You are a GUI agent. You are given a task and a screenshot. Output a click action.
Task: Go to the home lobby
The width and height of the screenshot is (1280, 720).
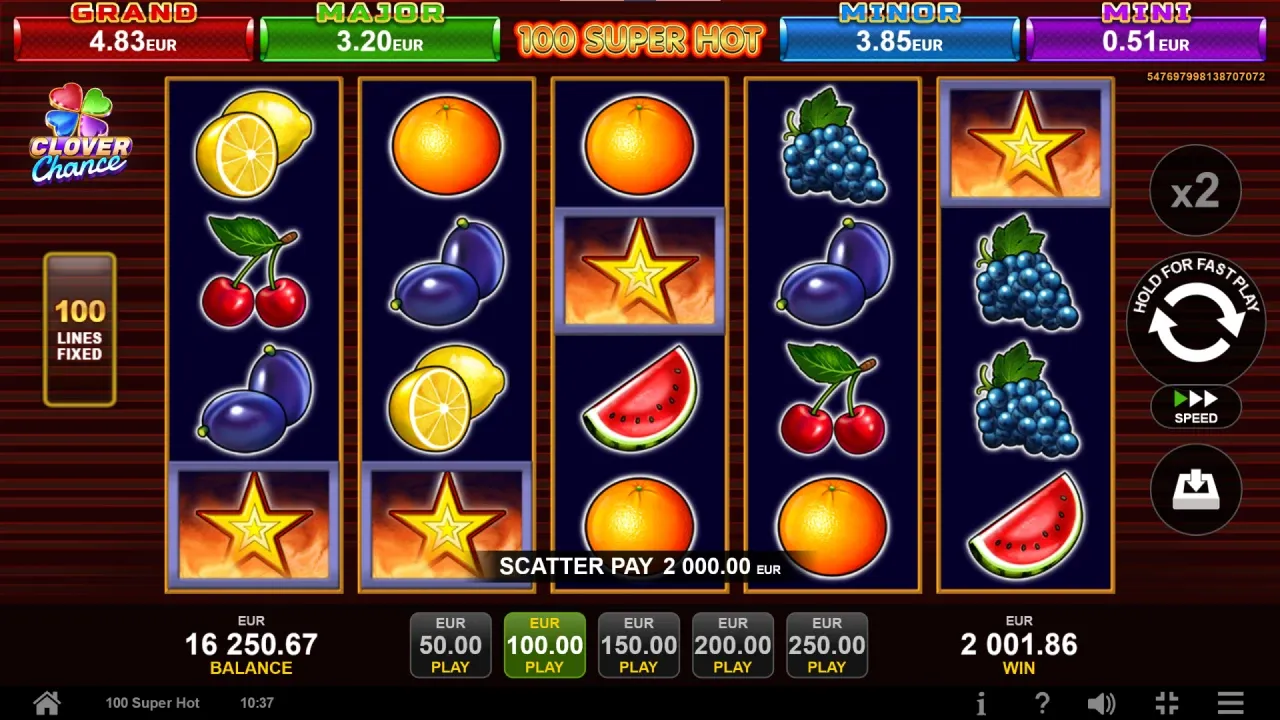[46, 702]
